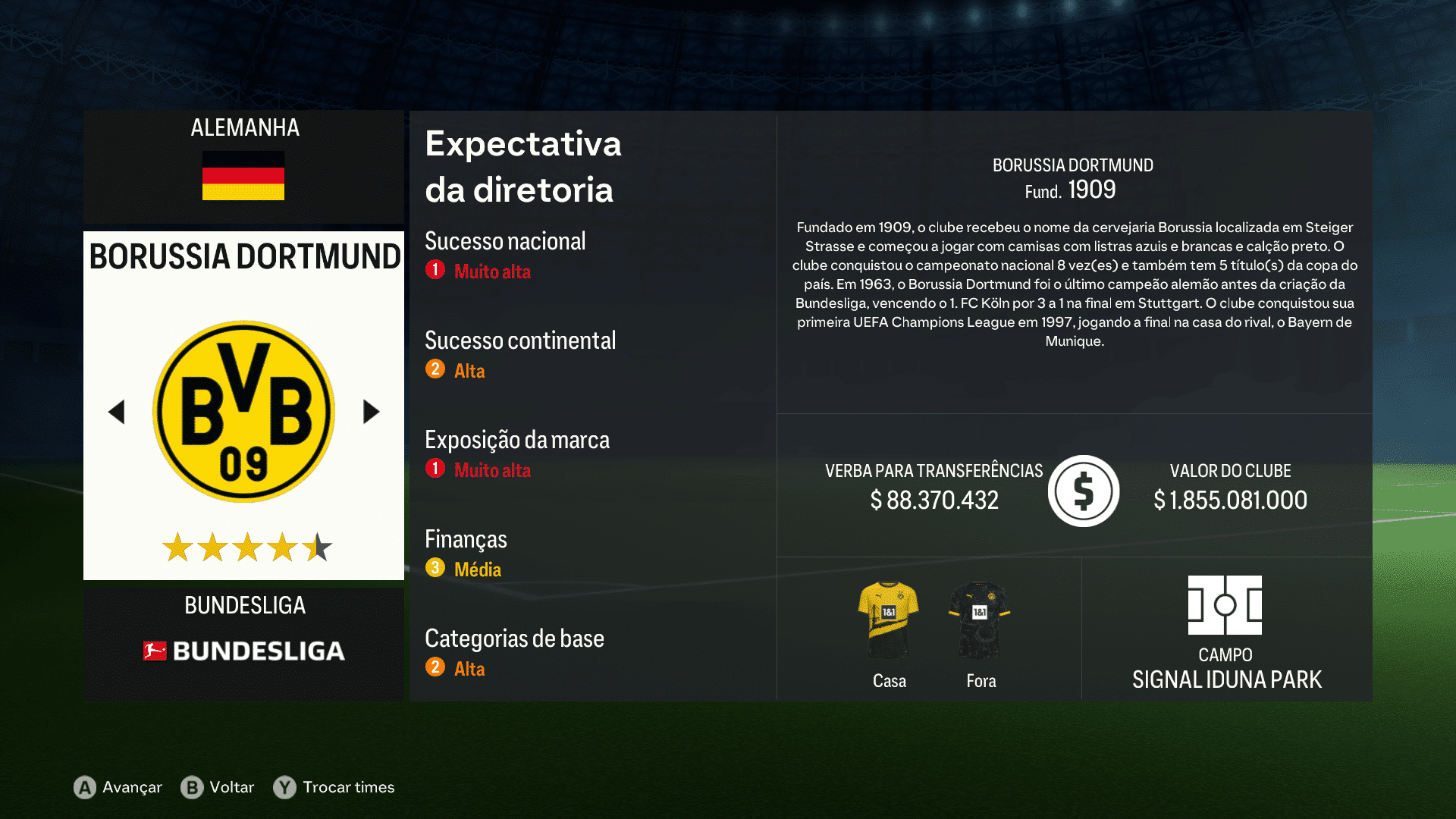Select the Signal Iduna Park stadium icon
Viewport: 1456px width, 819px height.
1226,607
